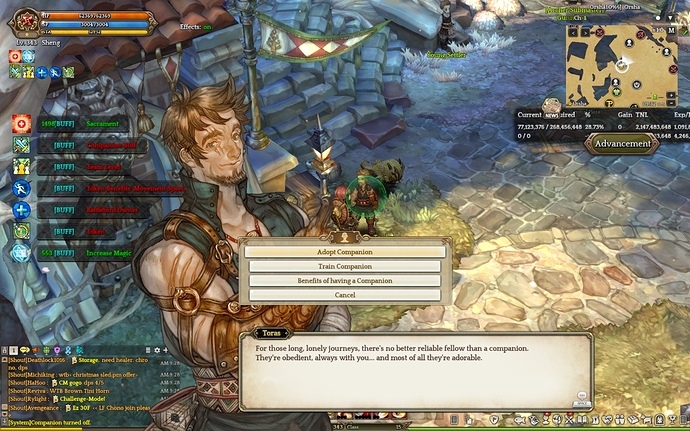Click the Increase Magic buff icon
Screen dimensions: 690x431
pyautogui.click(x=21, y=254)
